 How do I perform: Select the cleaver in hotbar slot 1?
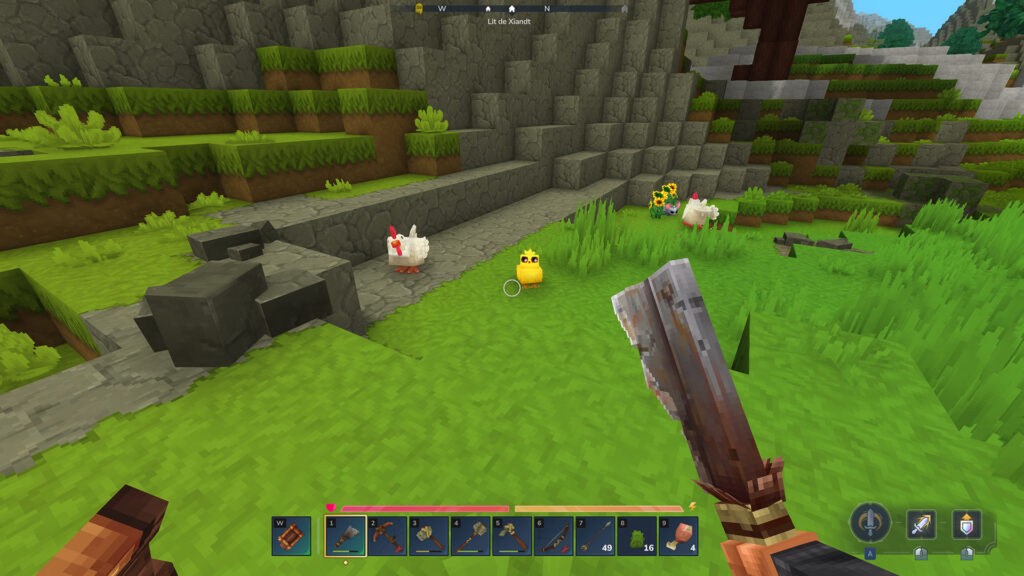[345, 536]
